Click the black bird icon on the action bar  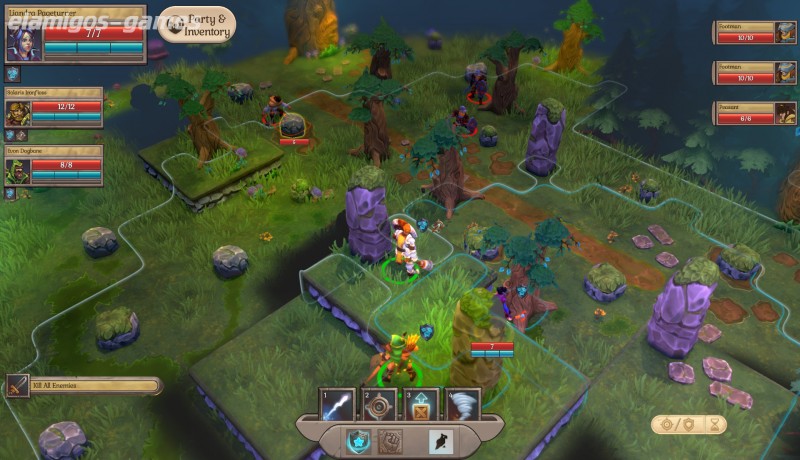click(437, 439)
